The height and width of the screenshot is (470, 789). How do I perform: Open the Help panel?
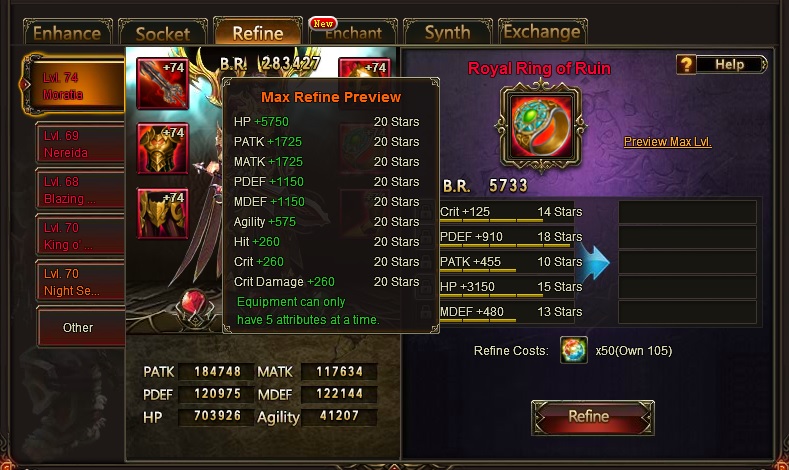722,65
